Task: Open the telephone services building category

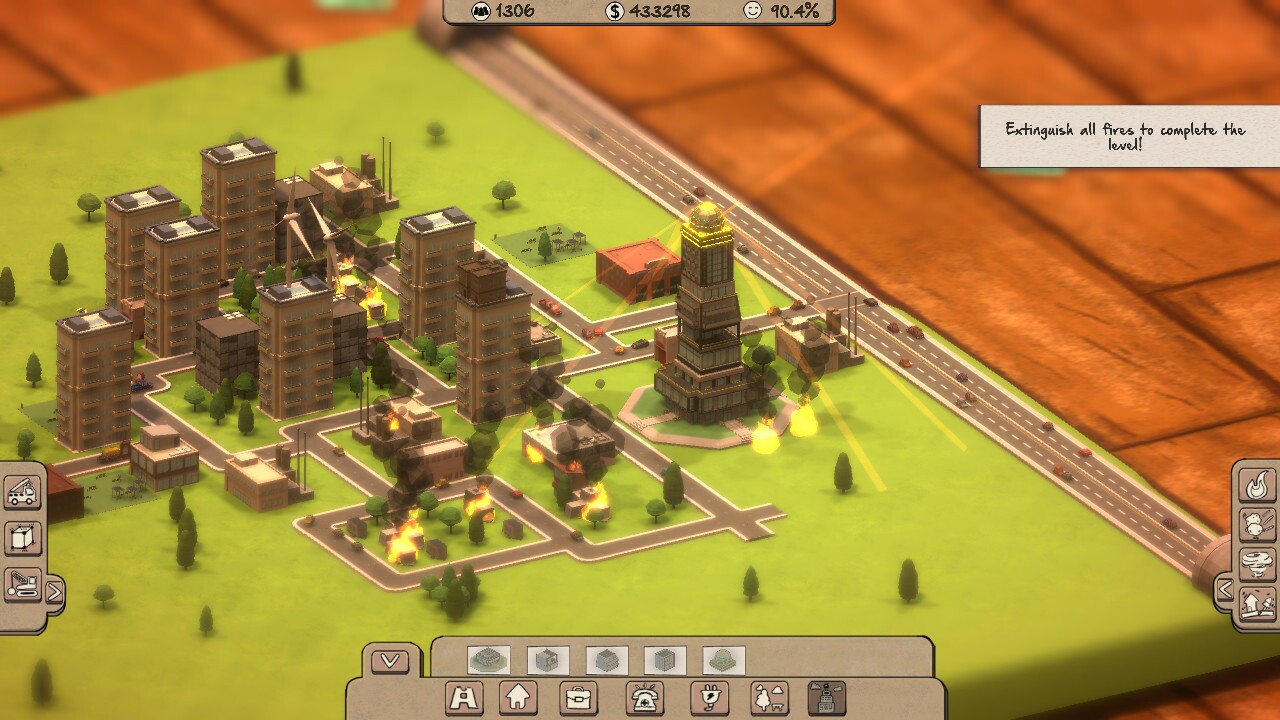Action: tap(644, 697)
